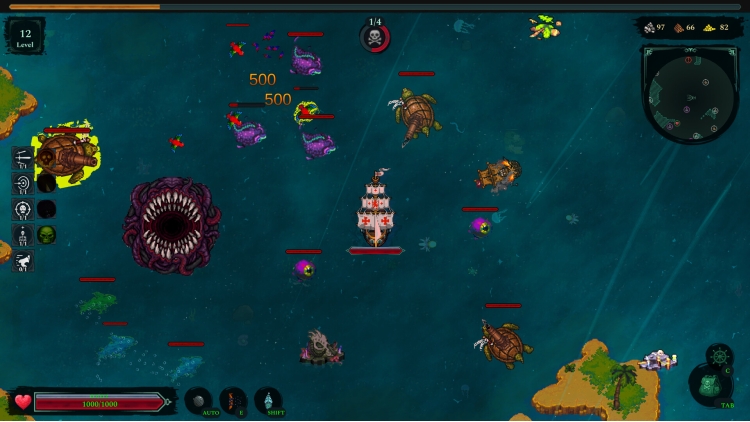Select the crossed swords crew slot

(x=22, y=158)
